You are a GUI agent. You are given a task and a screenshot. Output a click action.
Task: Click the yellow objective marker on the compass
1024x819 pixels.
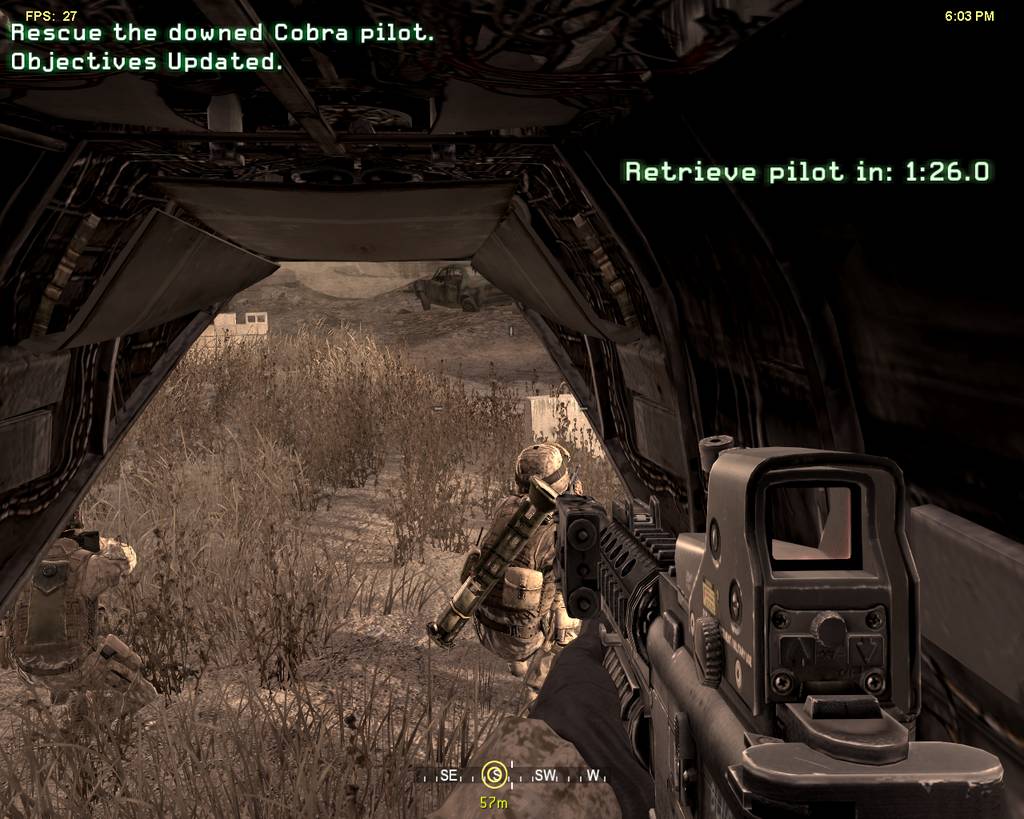pos(493,773)
